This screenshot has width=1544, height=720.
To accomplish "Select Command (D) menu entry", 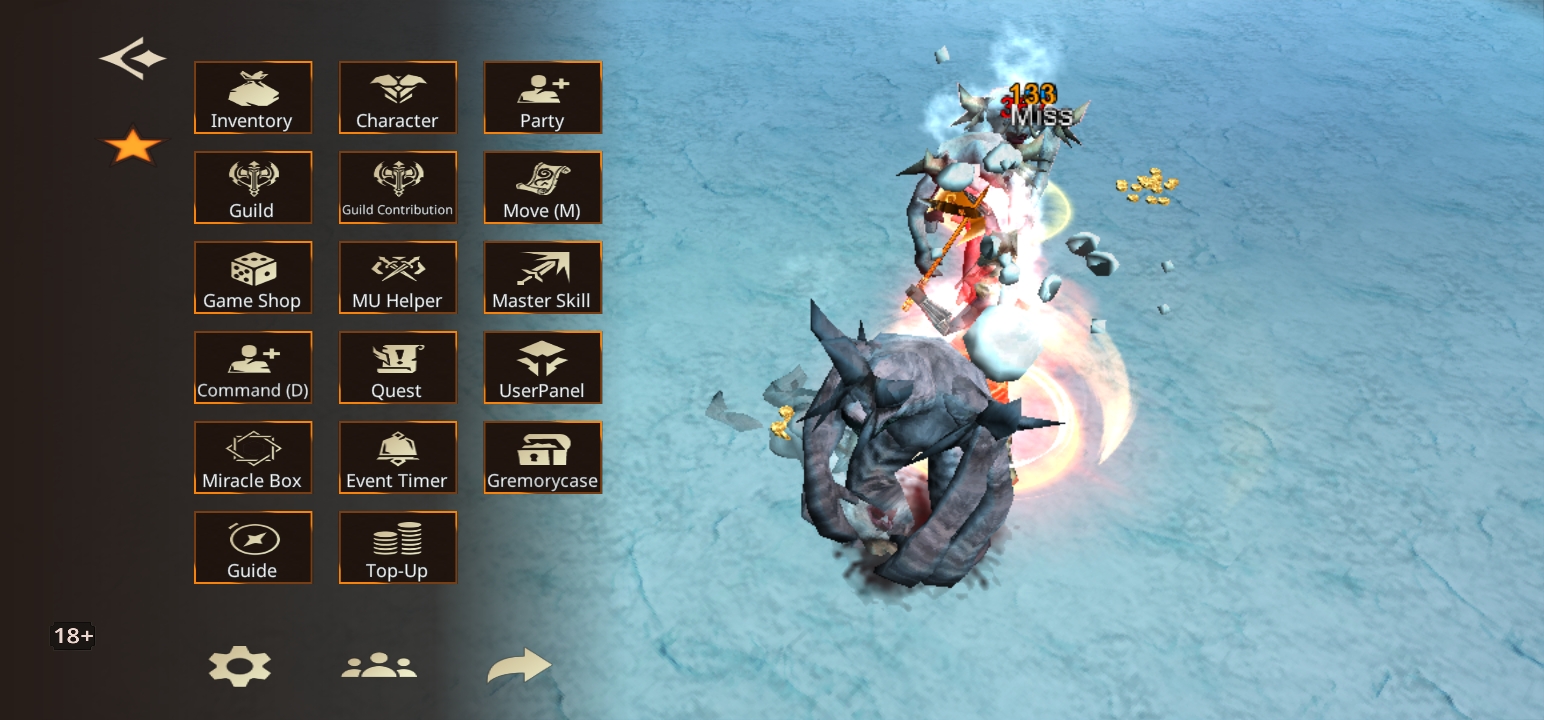I will pyautogui.click(x=252, y=367).
